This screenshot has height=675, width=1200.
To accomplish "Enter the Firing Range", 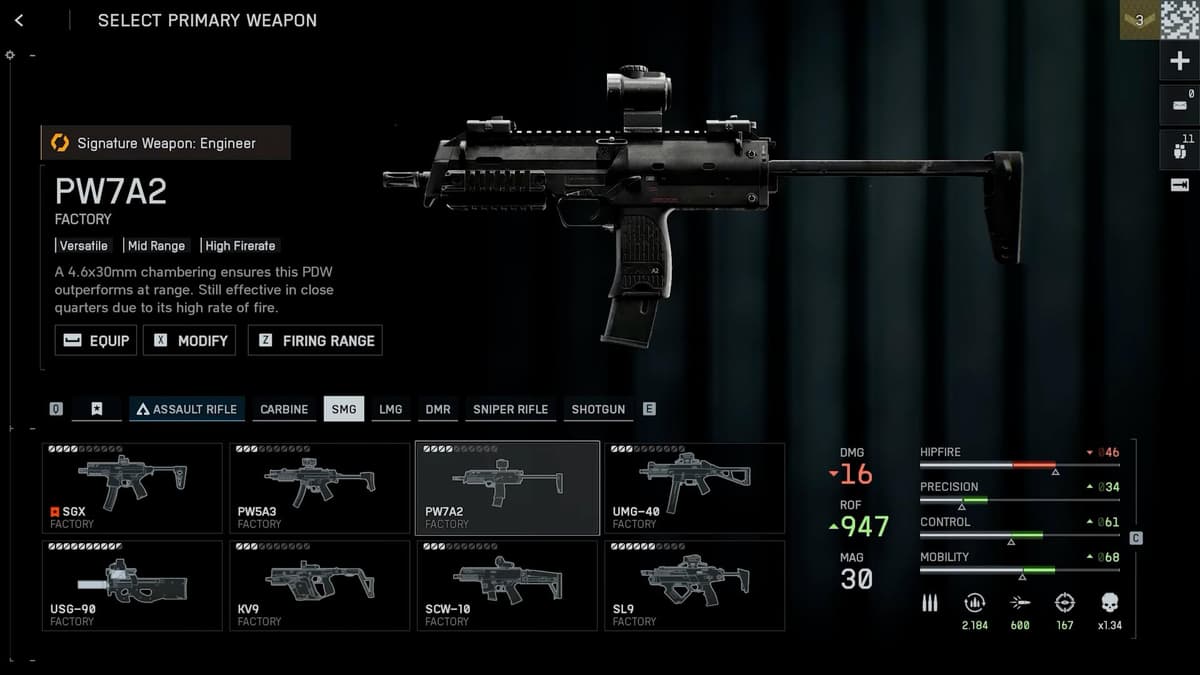I will pos(315,340).
